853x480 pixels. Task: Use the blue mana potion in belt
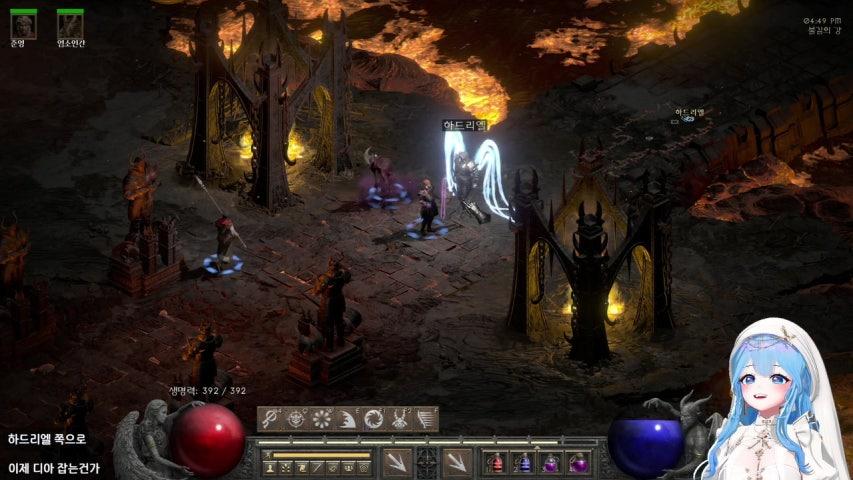click(523, 463)
